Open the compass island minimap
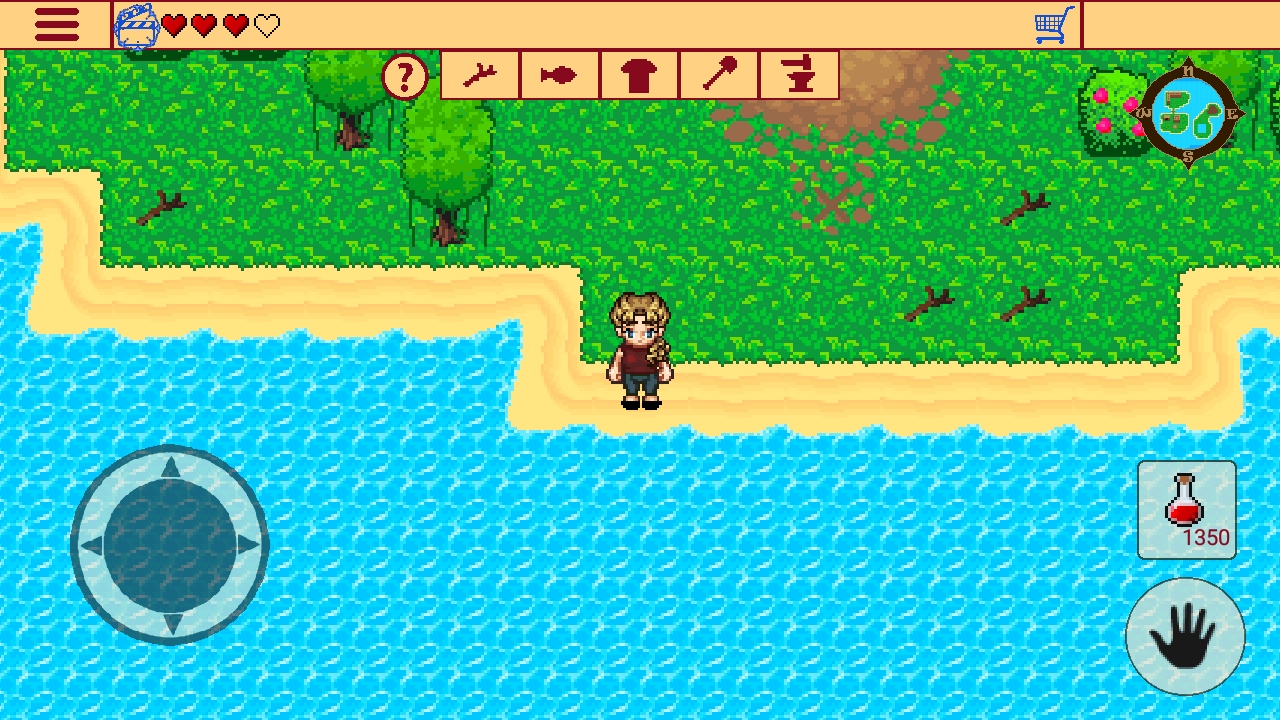 coord(1188,116)
